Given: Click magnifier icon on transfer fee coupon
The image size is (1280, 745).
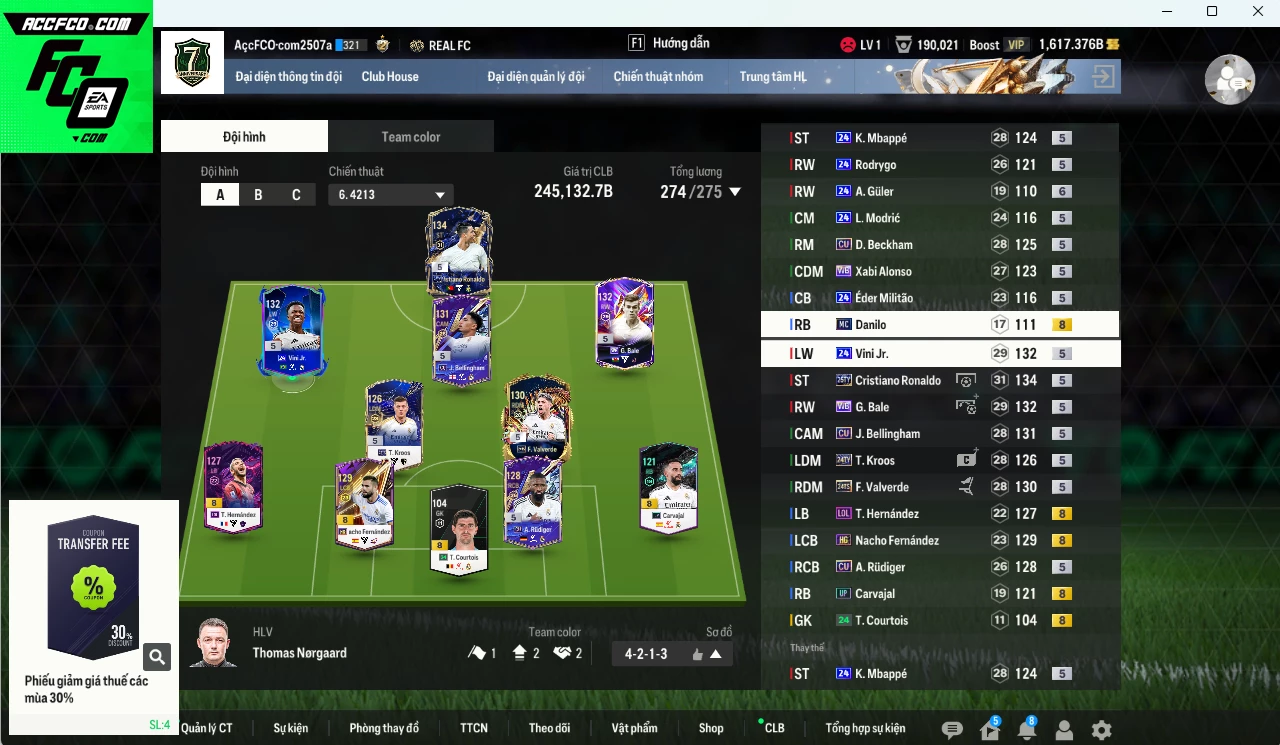Looking at the screenshot, I should coord(157,657).
